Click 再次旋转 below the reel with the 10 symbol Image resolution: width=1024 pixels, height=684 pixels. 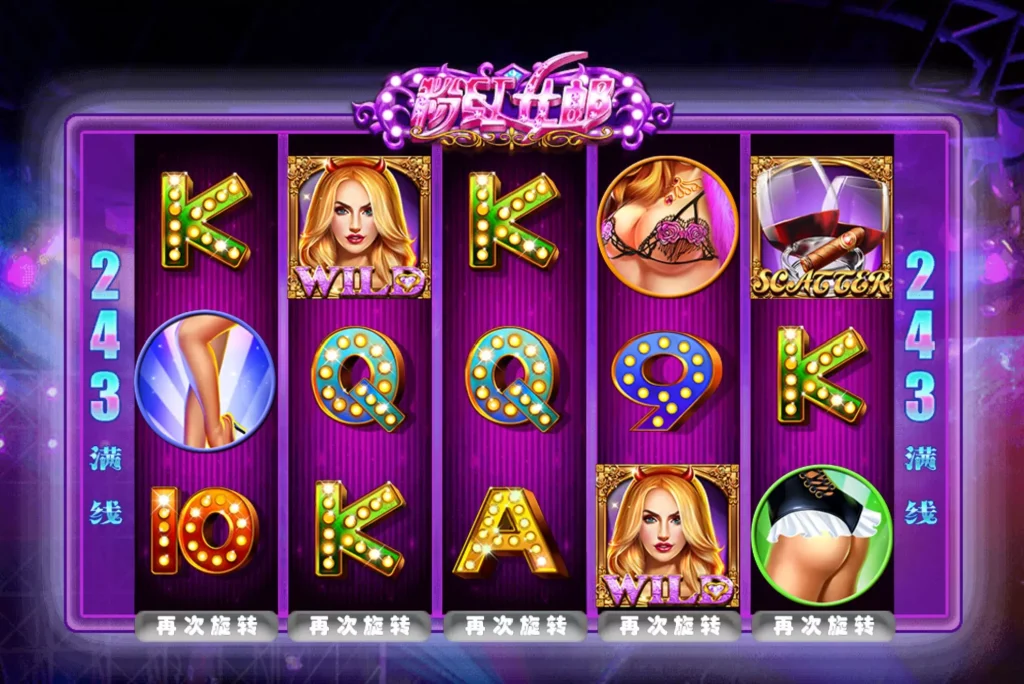206,626
